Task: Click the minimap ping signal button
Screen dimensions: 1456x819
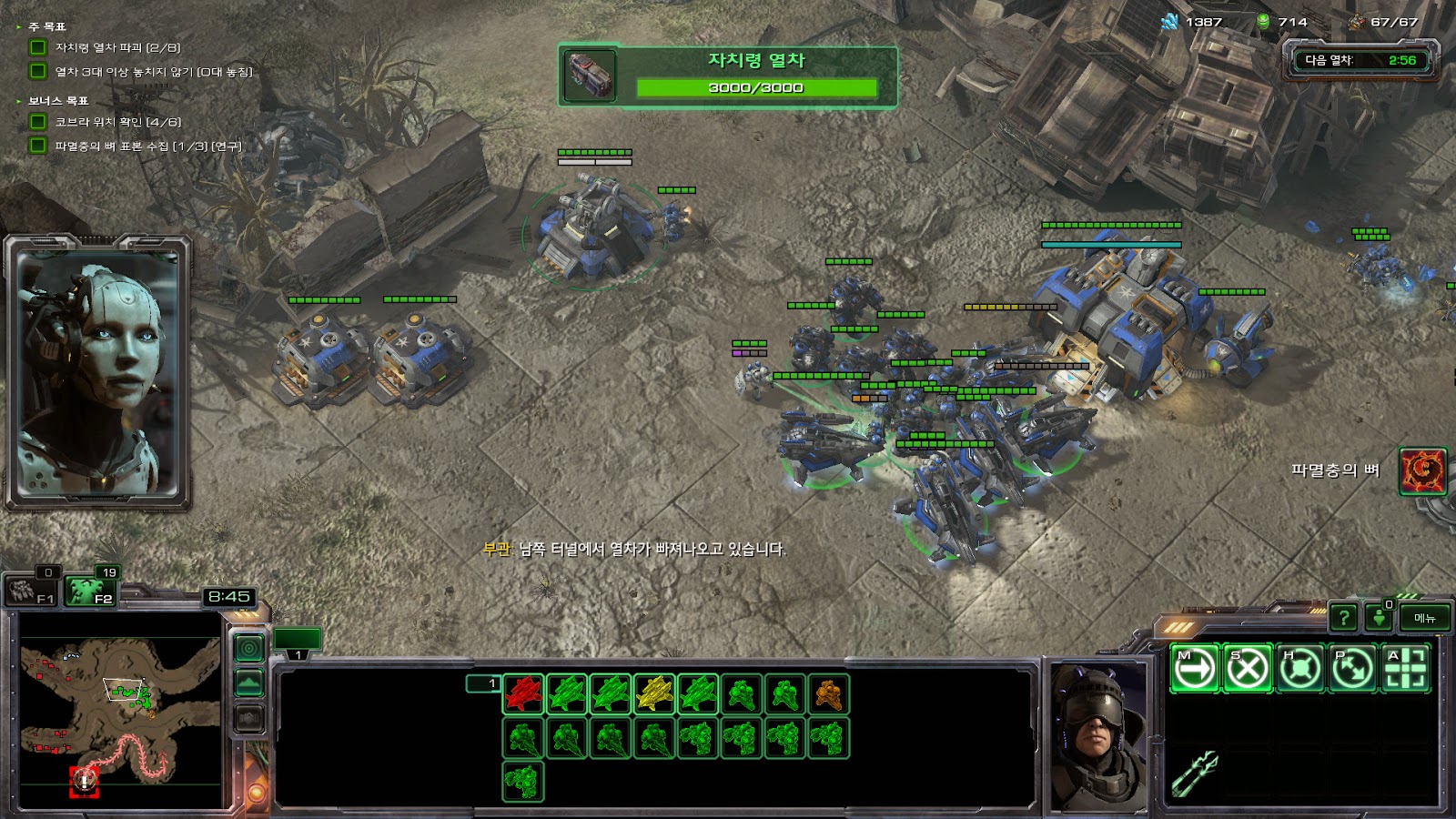Action: coord(248,648)
